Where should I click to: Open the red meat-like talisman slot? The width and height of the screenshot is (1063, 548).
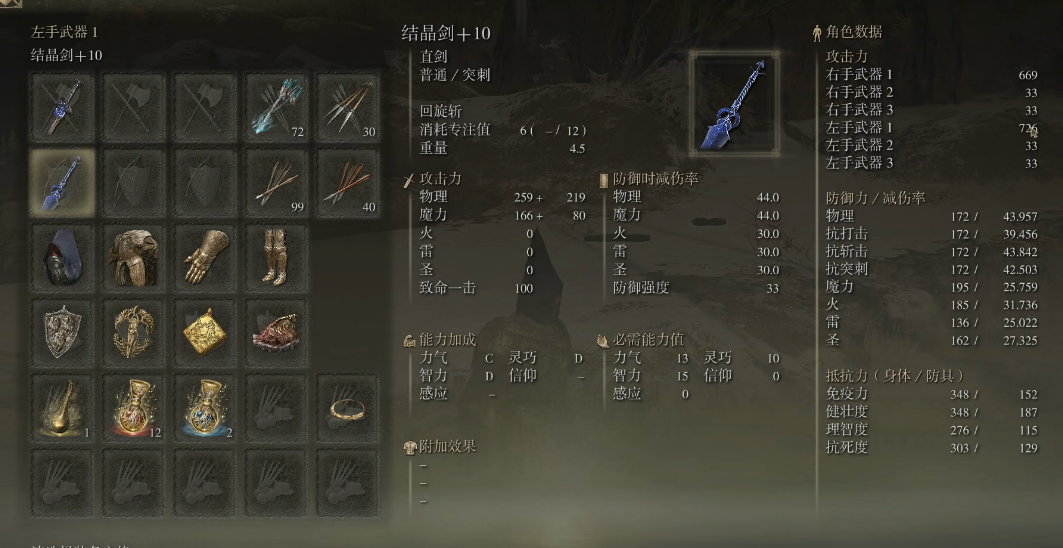277,332
